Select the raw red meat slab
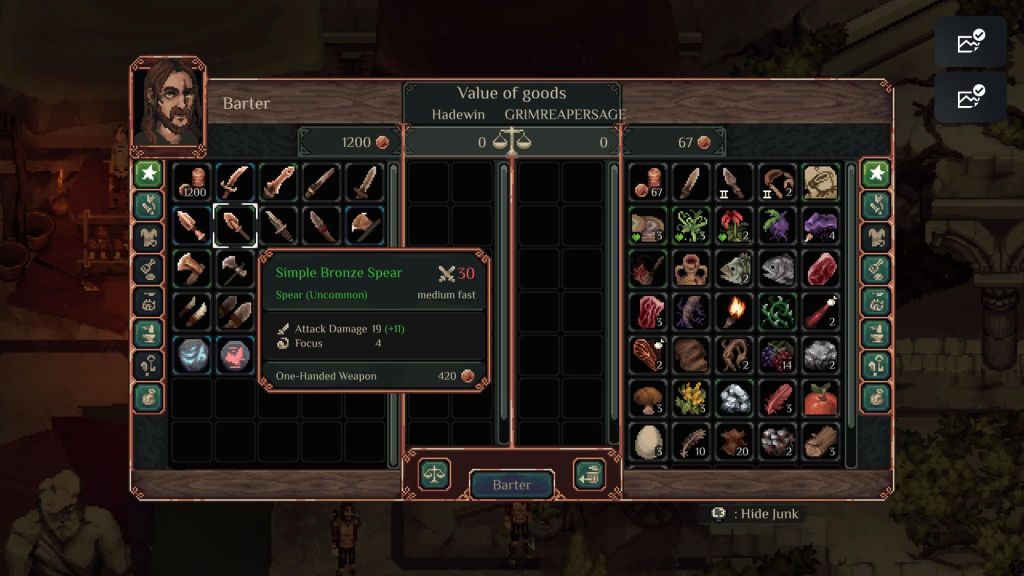This screenshot has height=576, width=1024. point(821,268)
